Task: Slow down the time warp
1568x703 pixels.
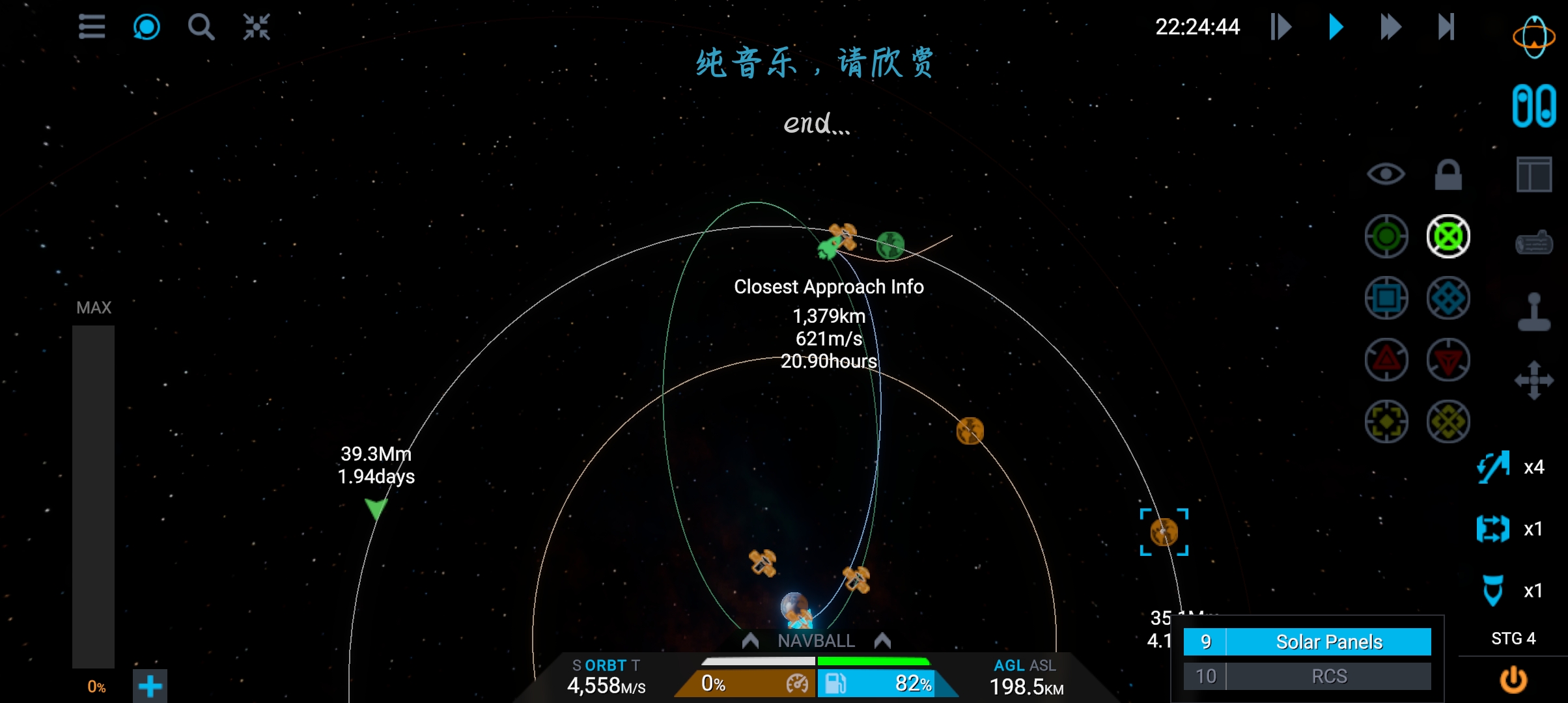Action: pyautogui.click(x=1281, y=27)
